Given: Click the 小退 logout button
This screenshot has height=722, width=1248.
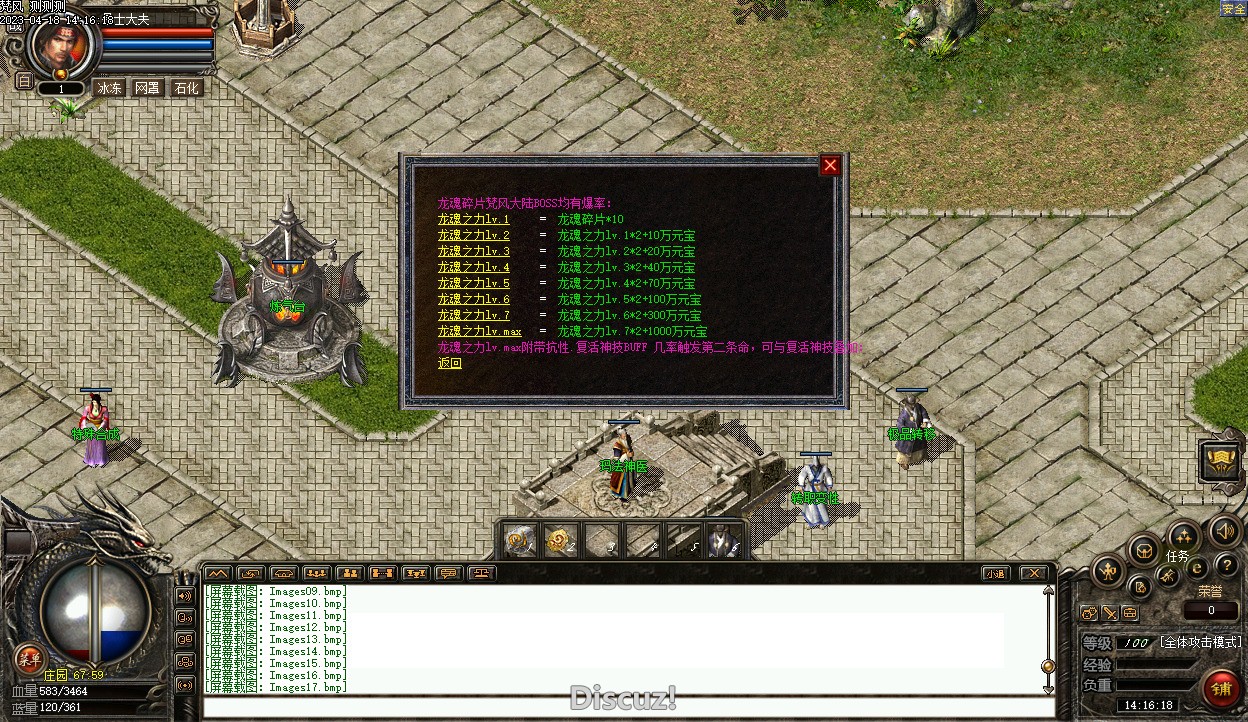Looking at the screenshot, I should (994, 574).
